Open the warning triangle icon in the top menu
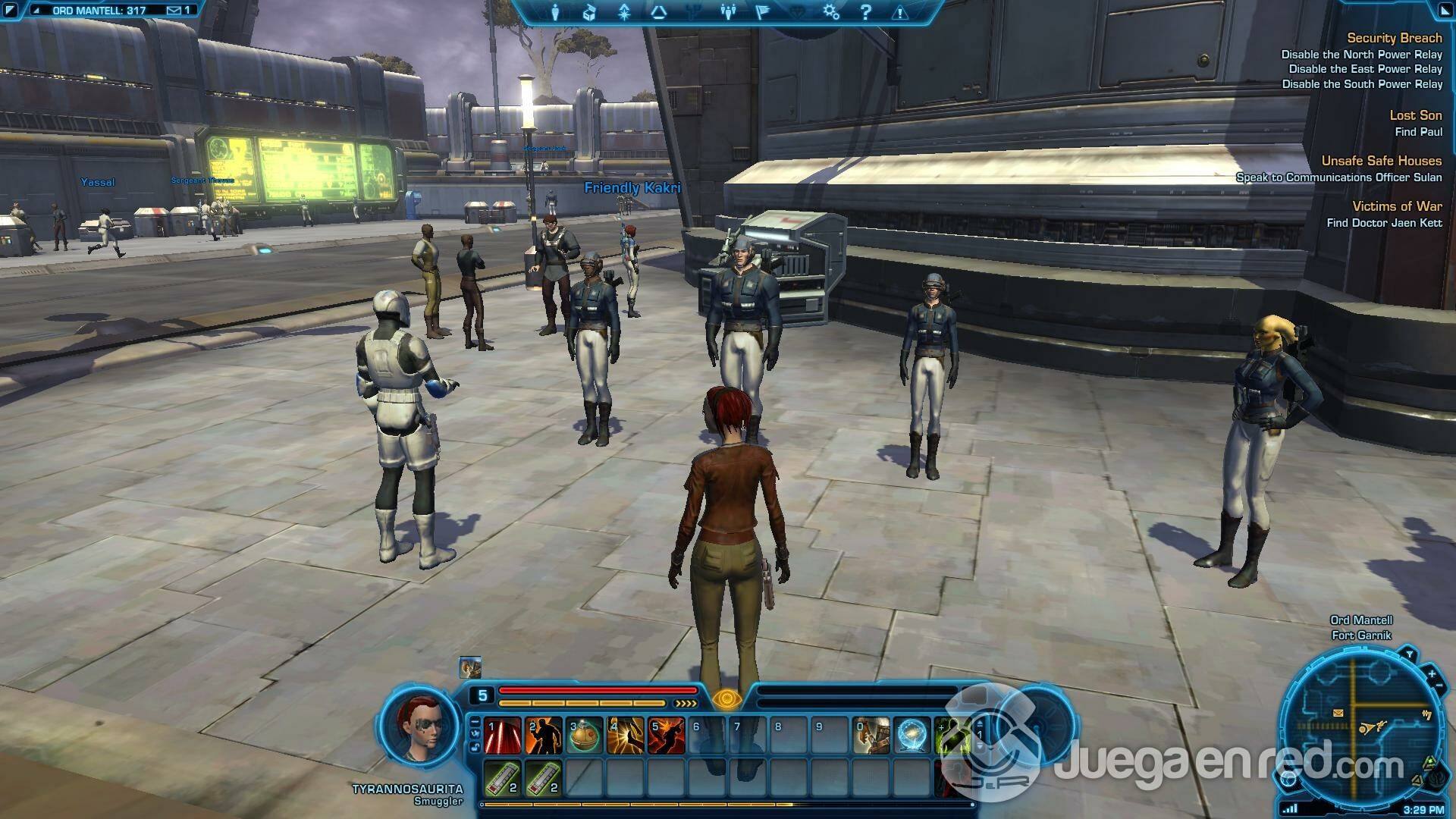The image size is (1456, 819). [x=900, y=12]
